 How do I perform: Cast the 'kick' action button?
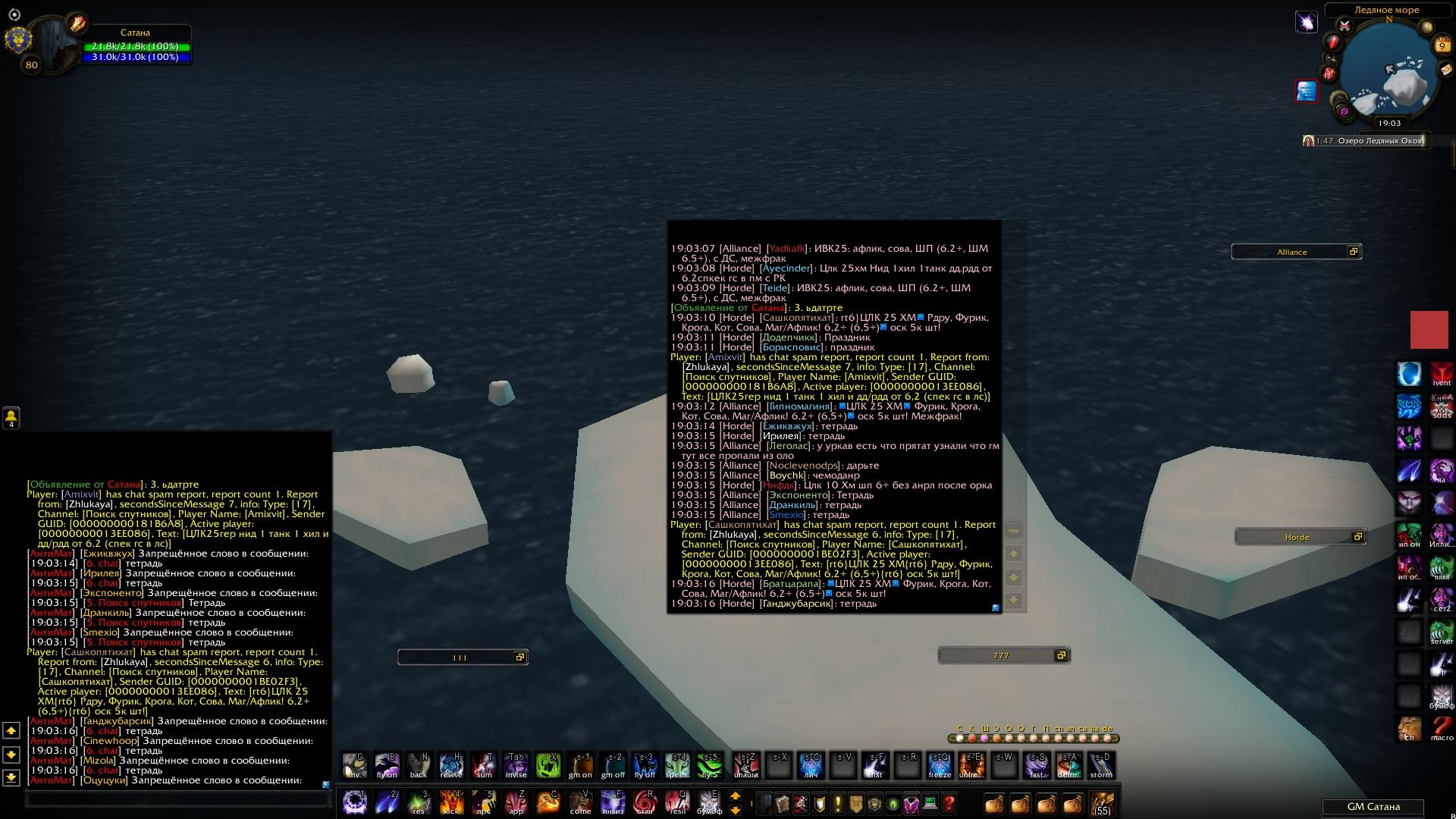tap(451, 802)
